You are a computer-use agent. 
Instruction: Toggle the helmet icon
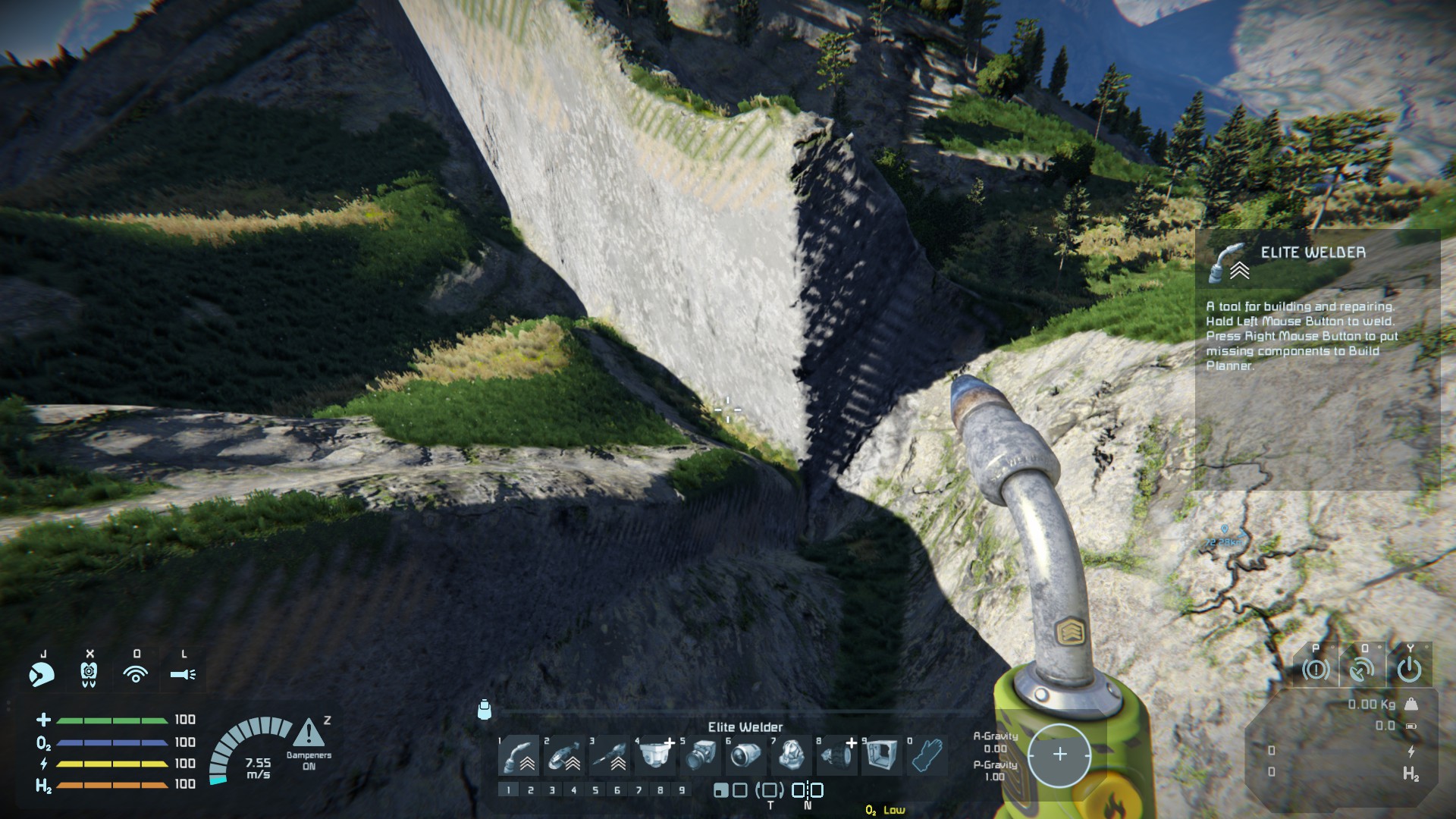pos(42,673)
